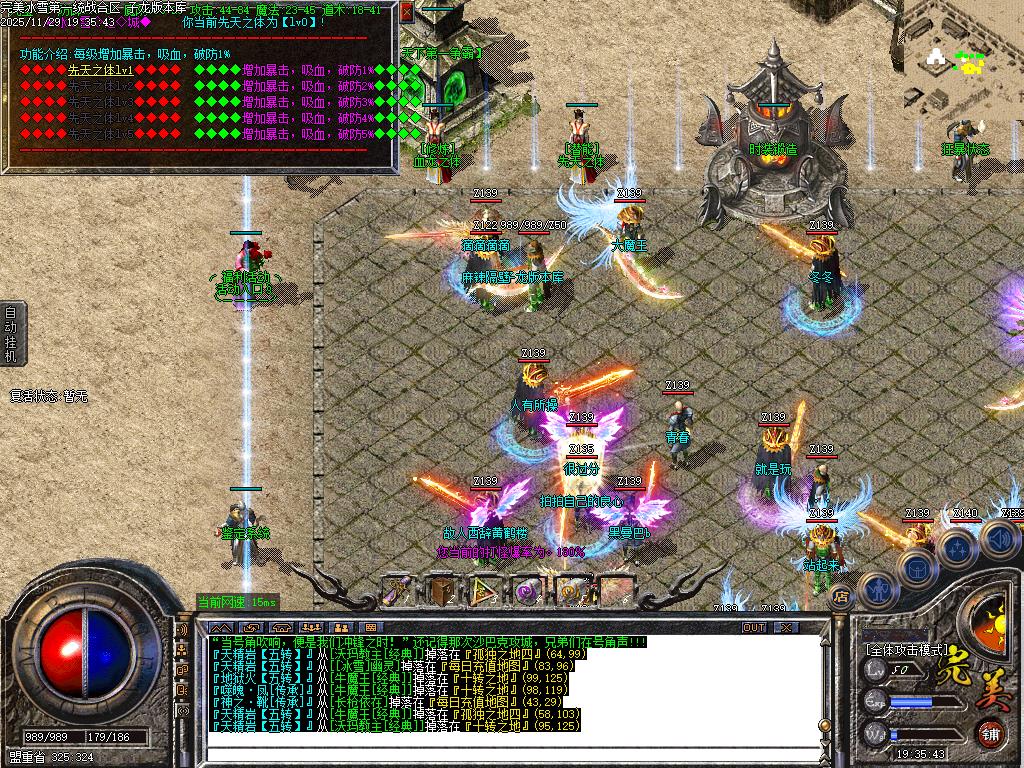This screenshot has height=768, width=1024.
Task: Toggle the 自动挂机 auto-play button
Action: point(11,332)
